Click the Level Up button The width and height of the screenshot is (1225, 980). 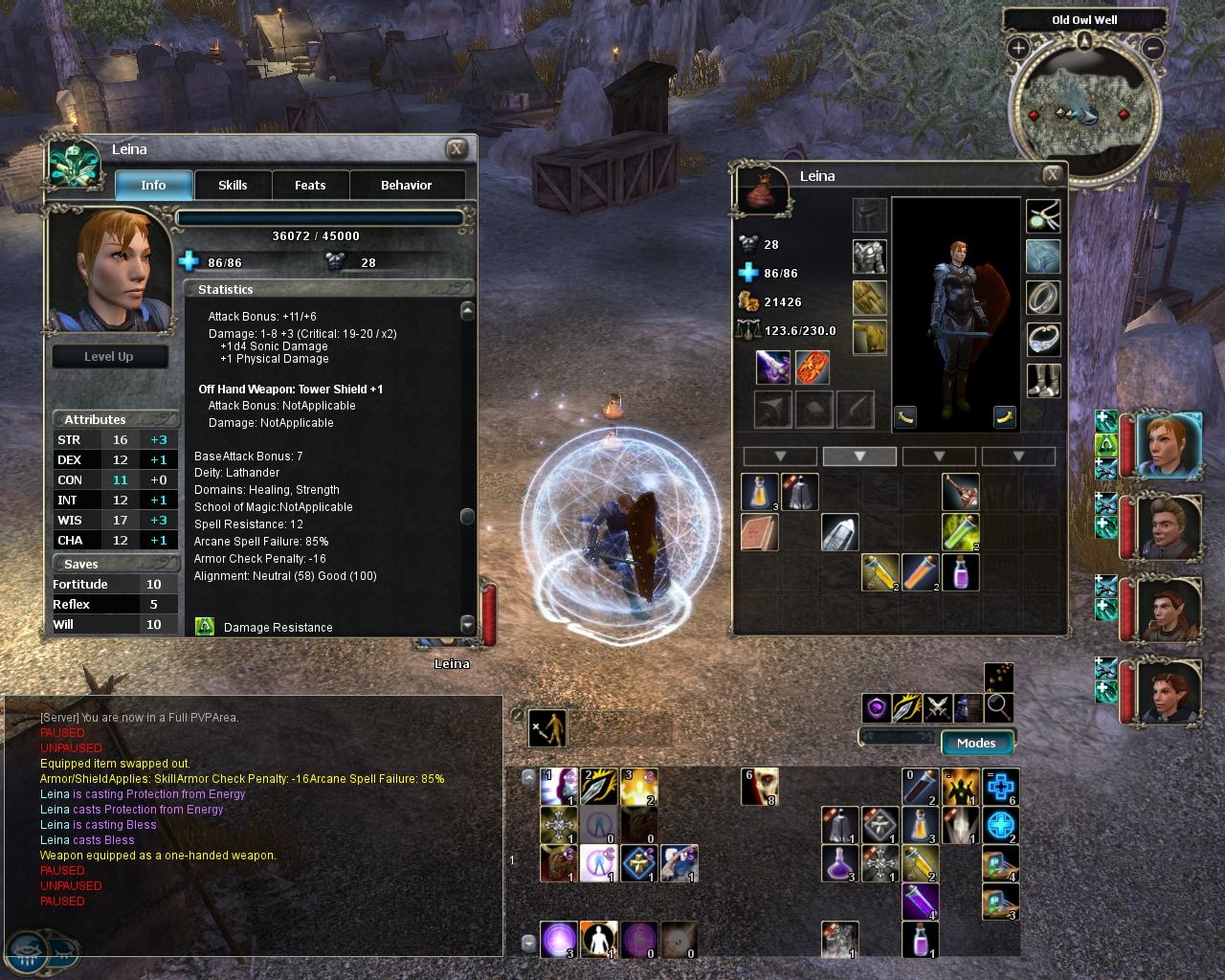click(109, 357)
